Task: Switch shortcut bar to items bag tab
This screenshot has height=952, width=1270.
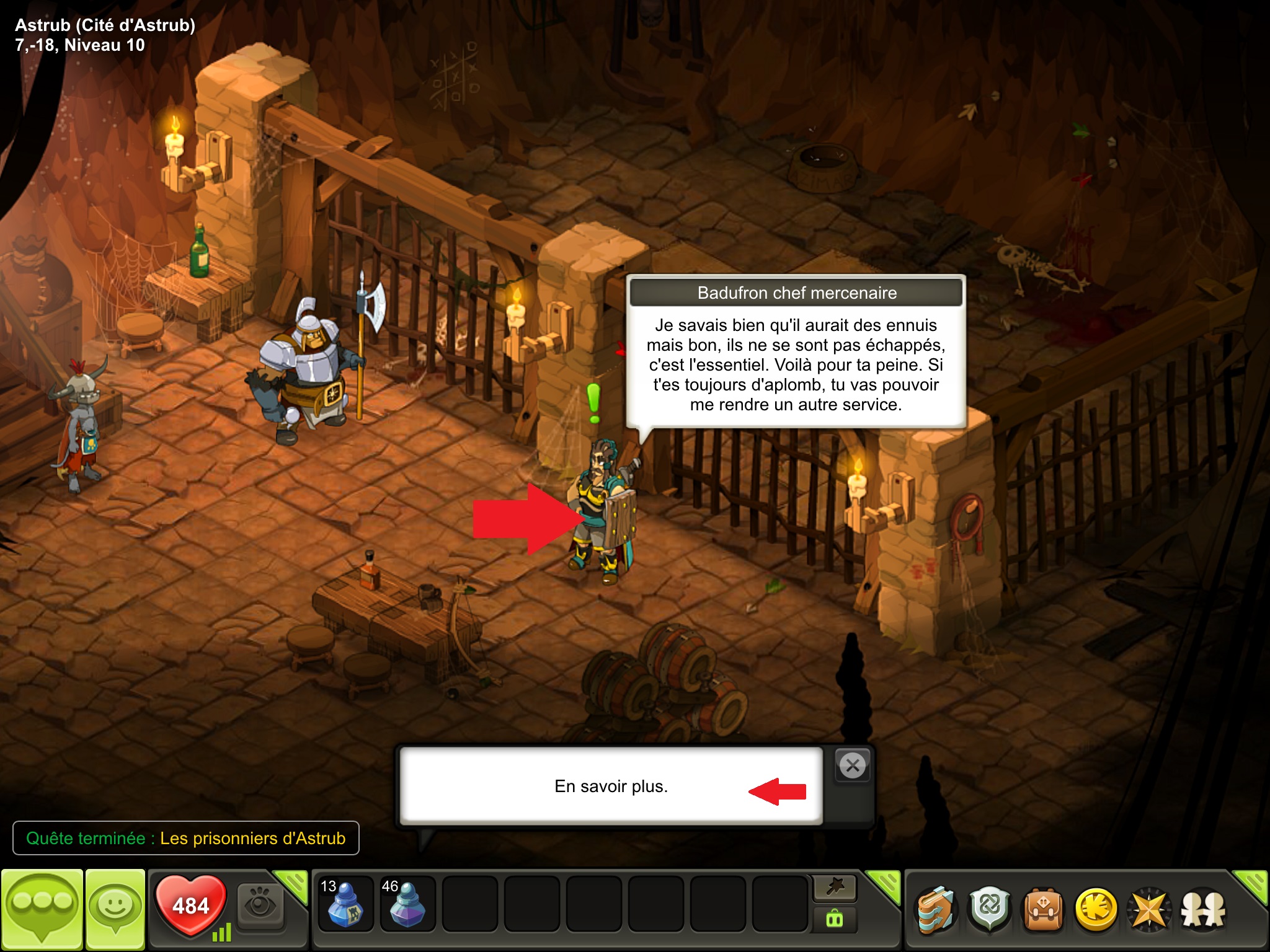Action: pyautogui.click(x=835, y=919)
